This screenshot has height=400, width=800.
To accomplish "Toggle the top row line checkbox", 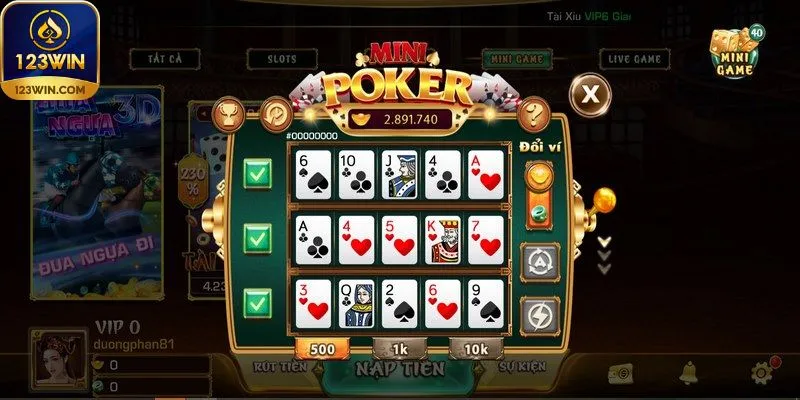I will [x=258, y=175].
